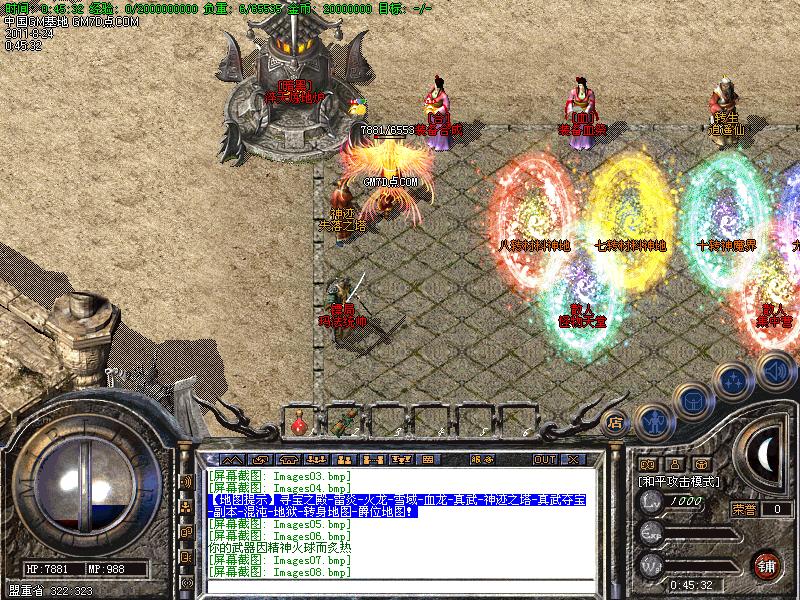Screen dimensions: 800x600
Task: Toggle the sound speaker icon
Action: (x=774, y=372)
